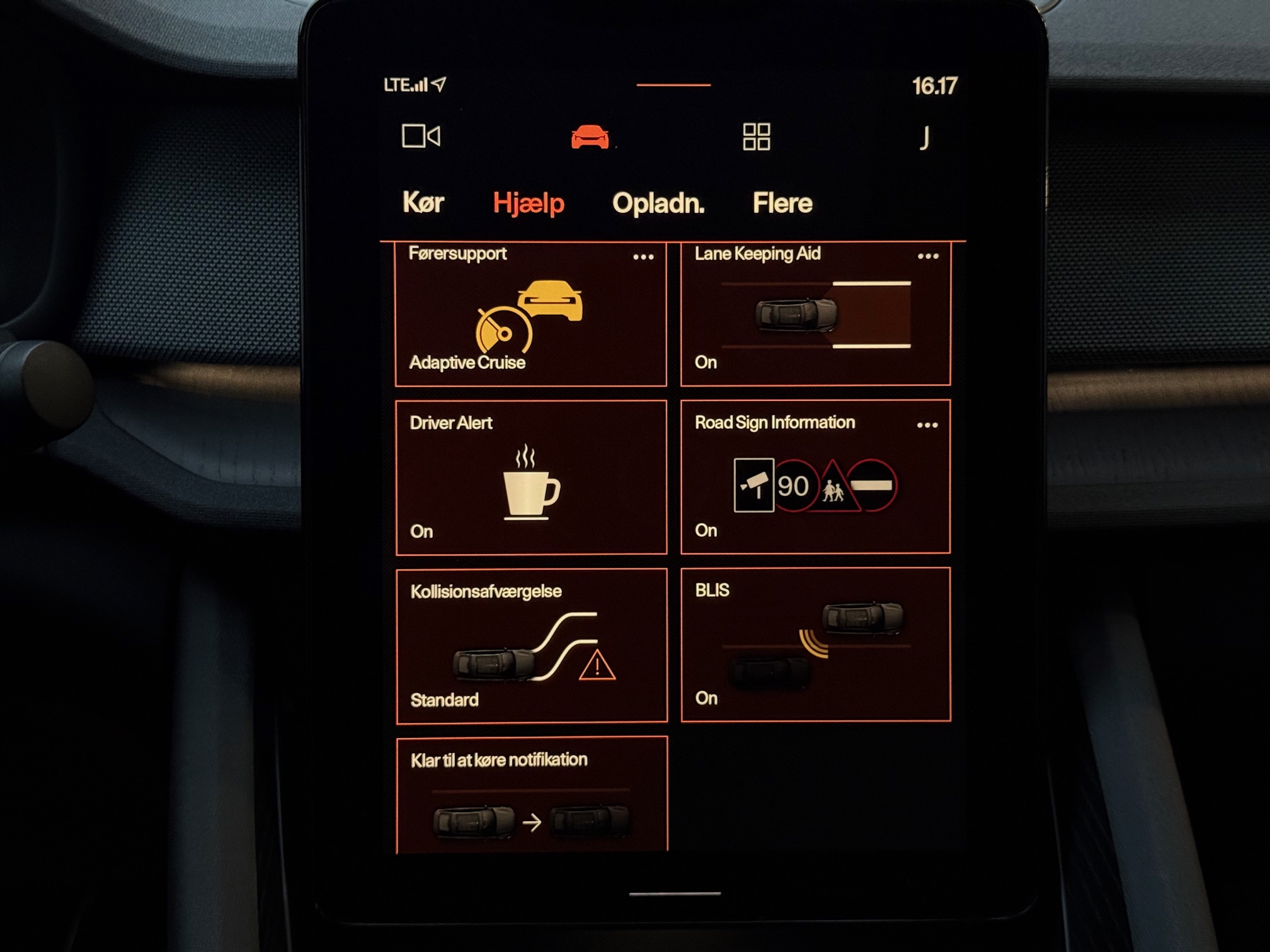Screen dimensions: 1270x952
Task: Toggle the BLIS blind spot tile
Action: tap(815, 644)
